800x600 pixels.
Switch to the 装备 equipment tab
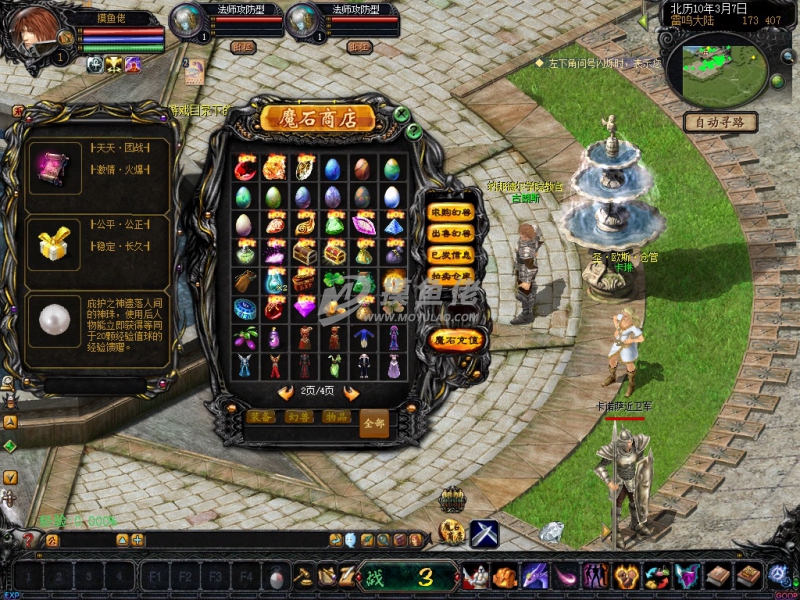[261, 417]
